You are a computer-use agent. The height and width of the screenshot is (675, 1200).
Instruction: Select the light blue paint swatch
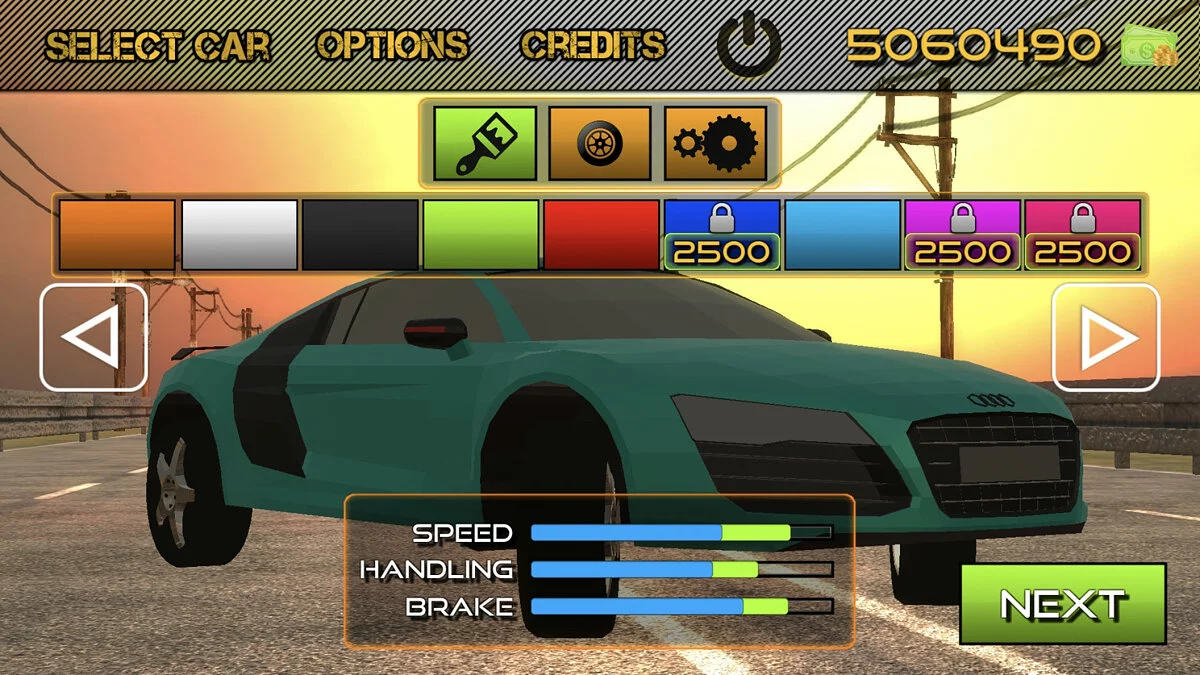[843, 235]
